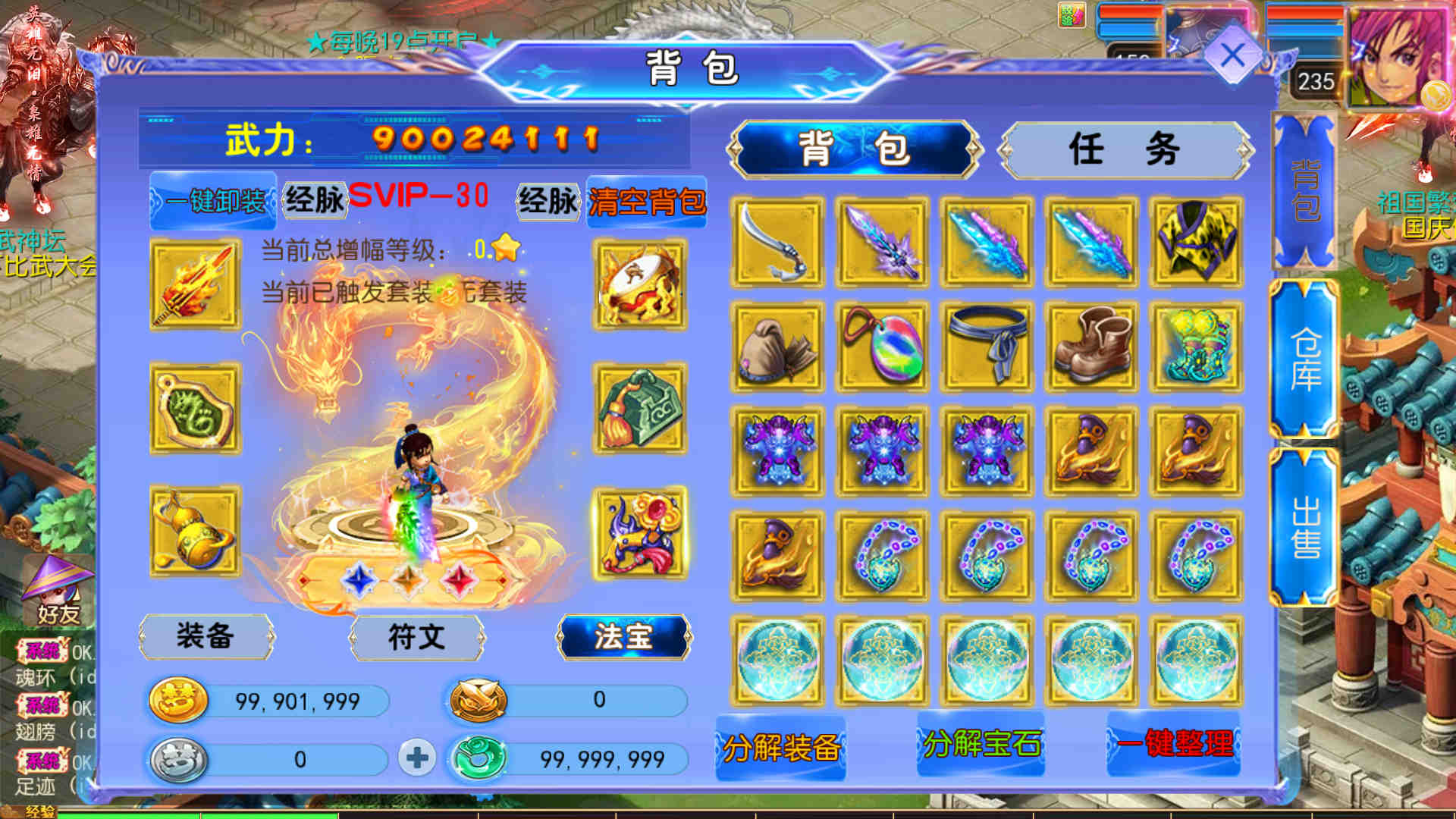This screenshot has width=1456, height=819.
Task: Open the 出售 sell side tab
Action: (x=1305, y=527)
